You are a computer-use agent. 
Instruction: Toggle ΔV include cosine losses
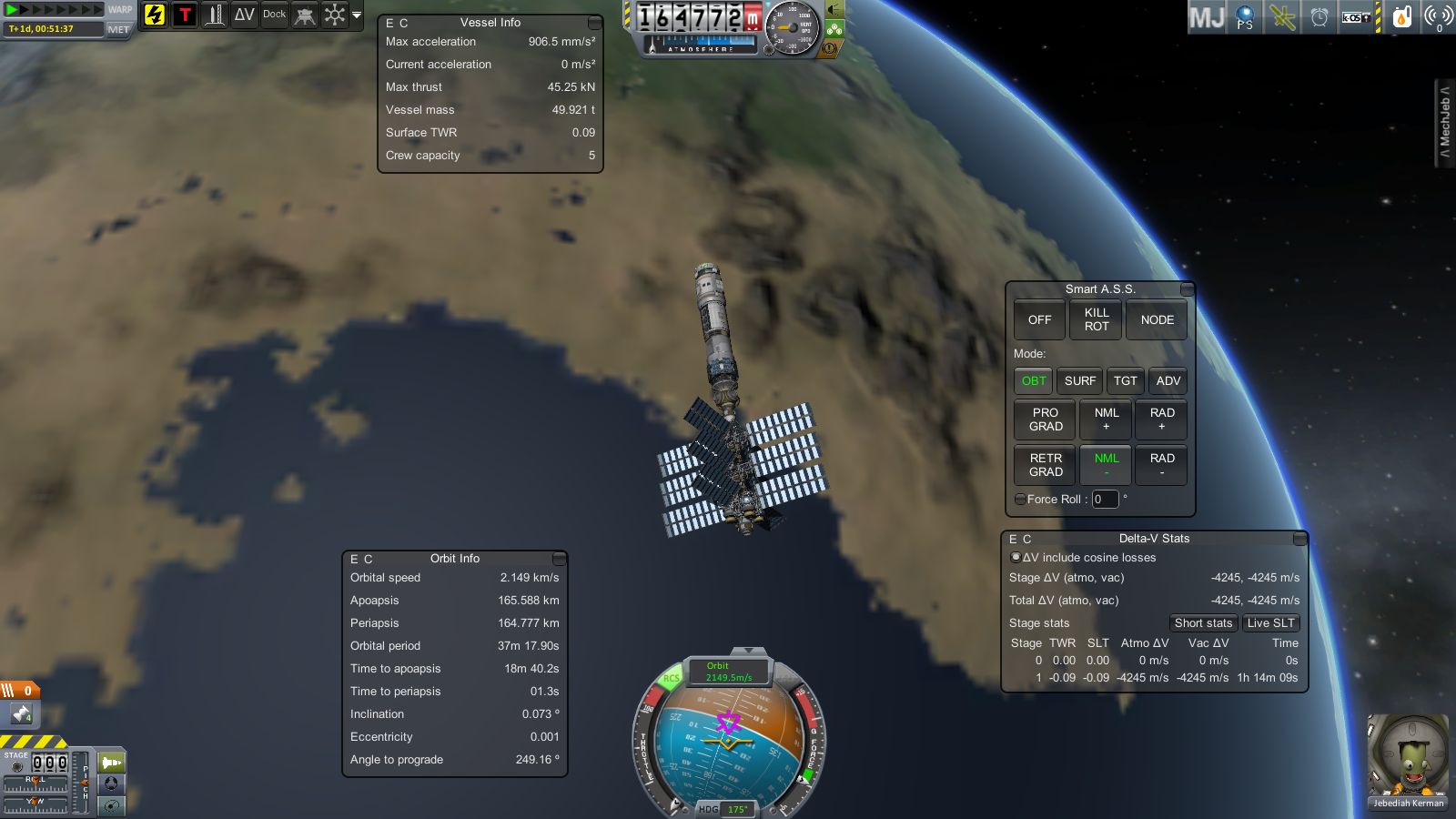[1016, 558]
